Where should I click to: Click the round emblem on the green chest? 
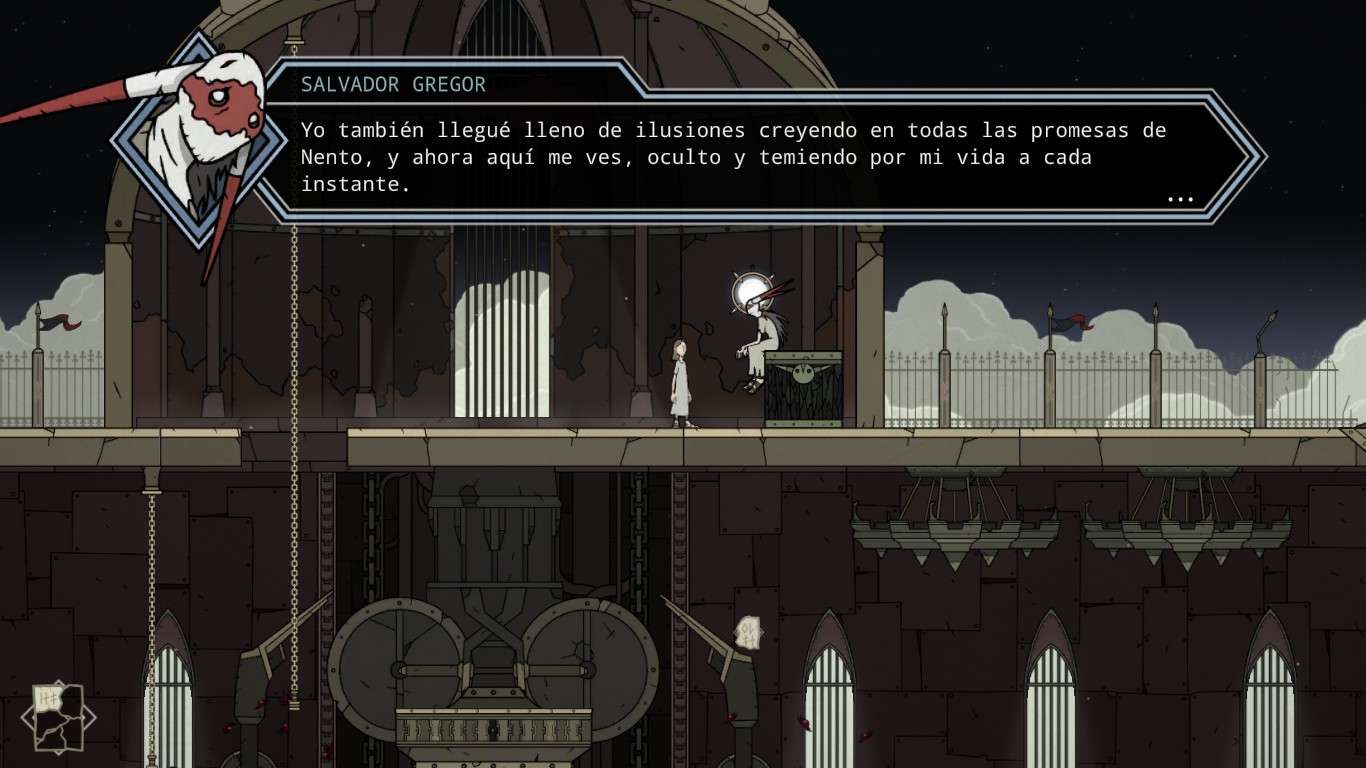pyautogui.click(x=805, y=373)
